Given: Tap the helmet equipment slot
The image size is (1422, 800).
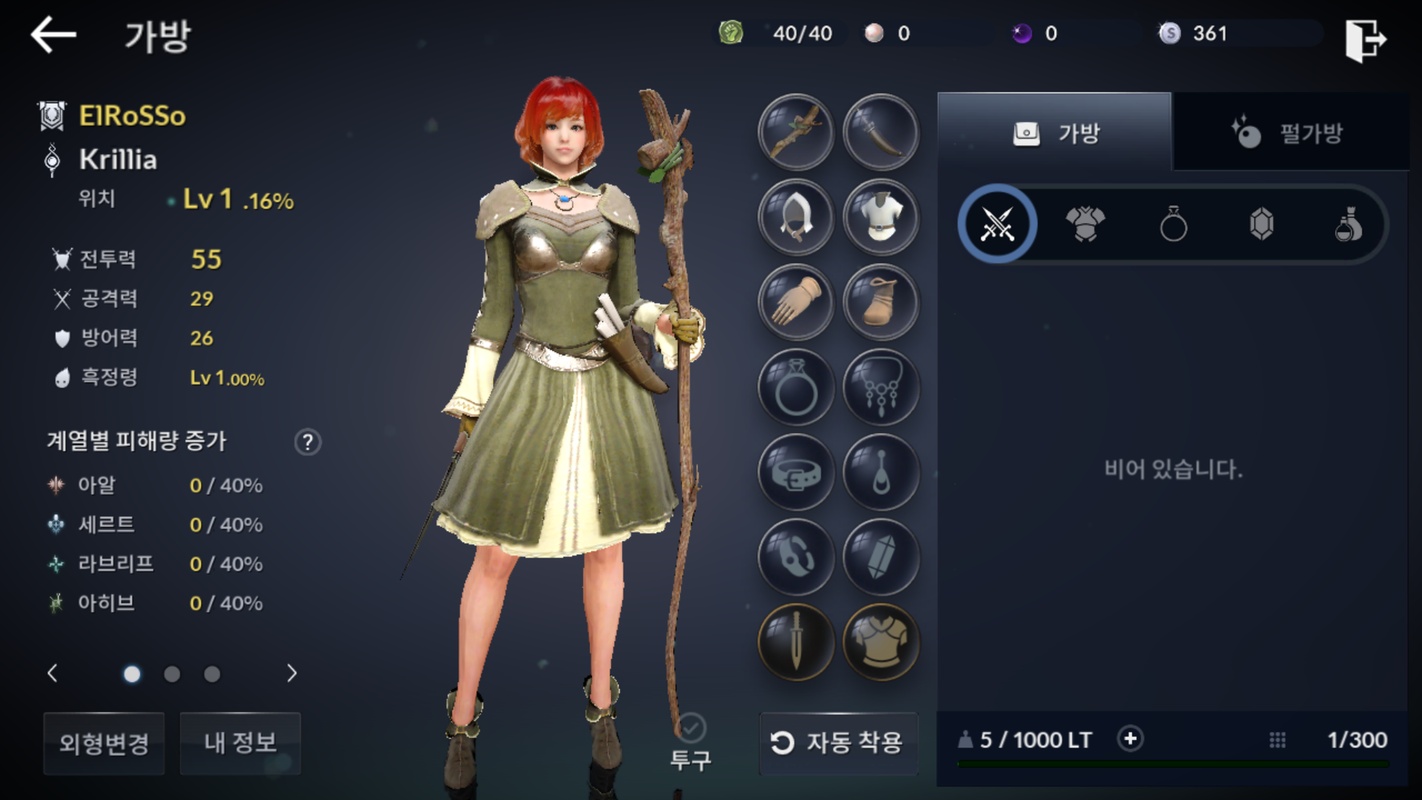Looking at the screenshot, I should (796, 217).
